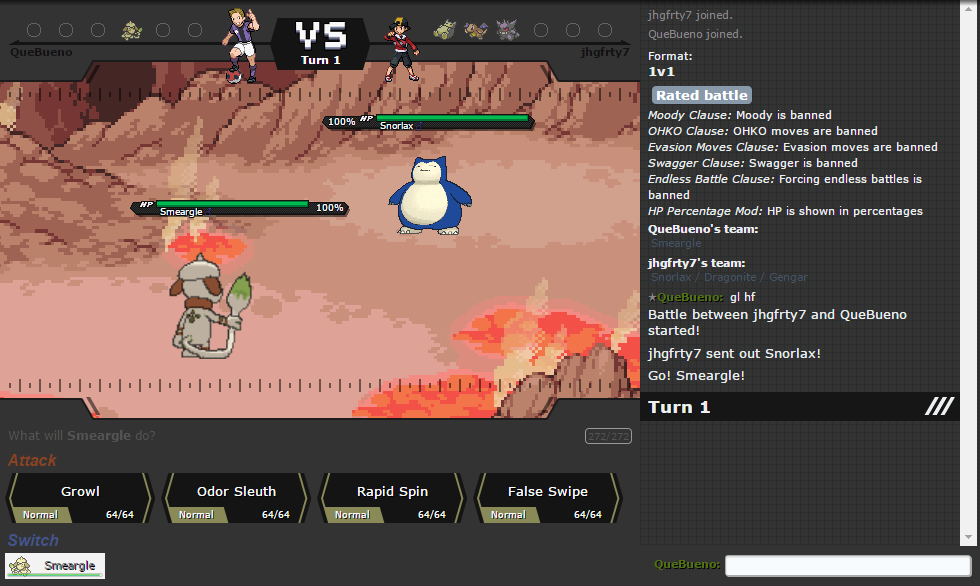Click the Gengar team icon in the top bar
The width and height of the screenshot is (980, 586).
click(x=508, y=31)
